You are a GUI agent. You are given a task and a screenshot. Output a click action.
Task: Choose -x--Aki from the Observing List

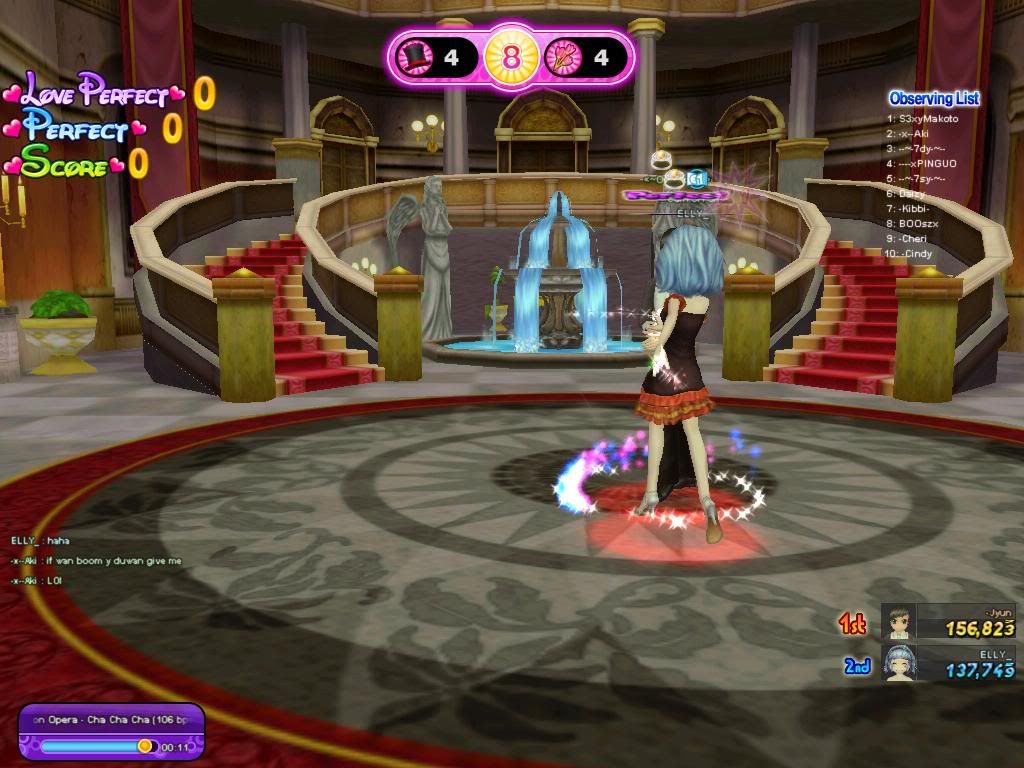(916, 133)
